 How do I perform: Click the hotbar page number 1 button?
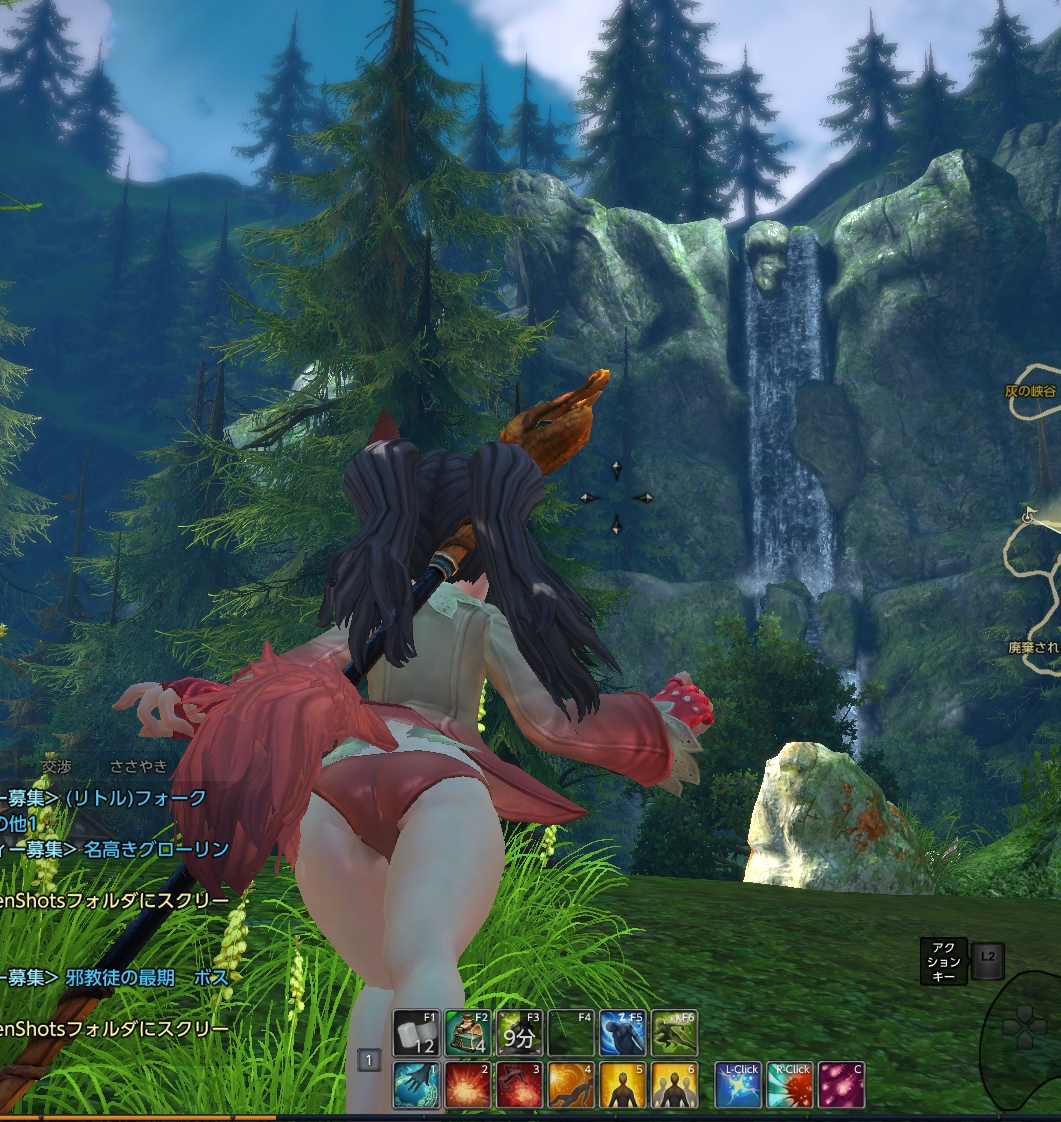[x=369, y=1060]
